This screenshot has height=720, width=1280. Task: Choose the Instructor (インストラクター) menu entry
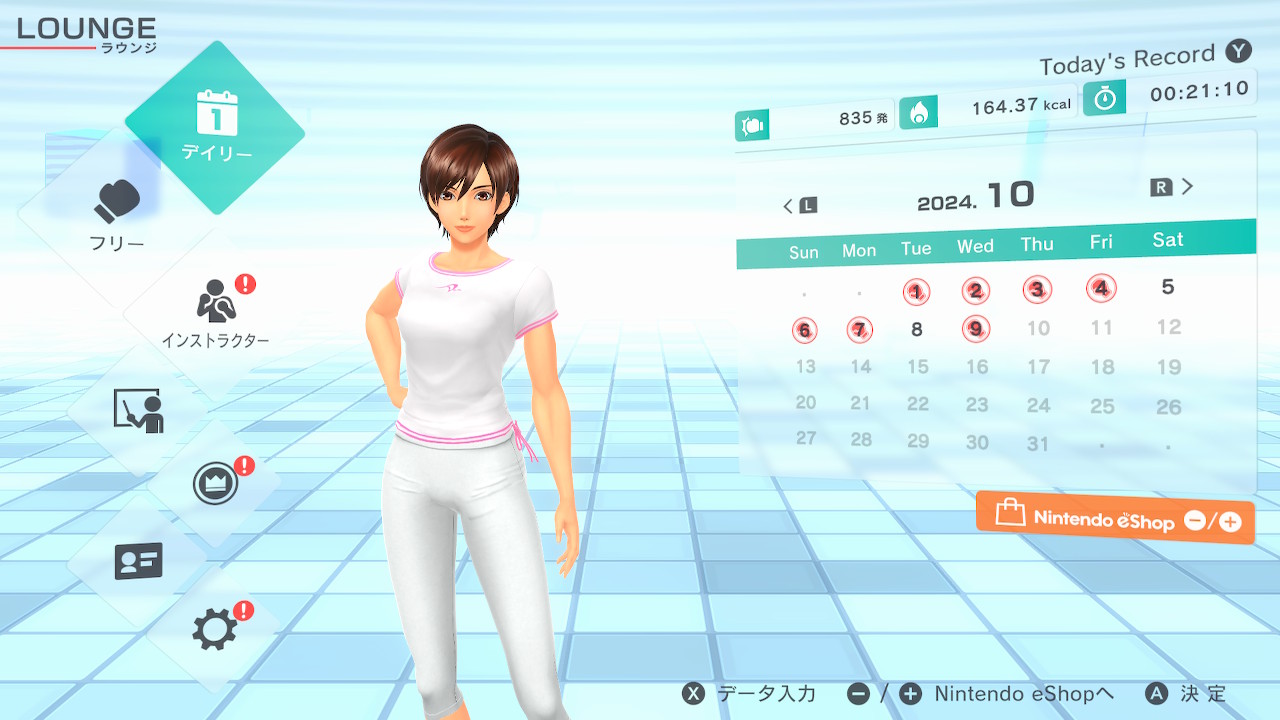point(215,311)
